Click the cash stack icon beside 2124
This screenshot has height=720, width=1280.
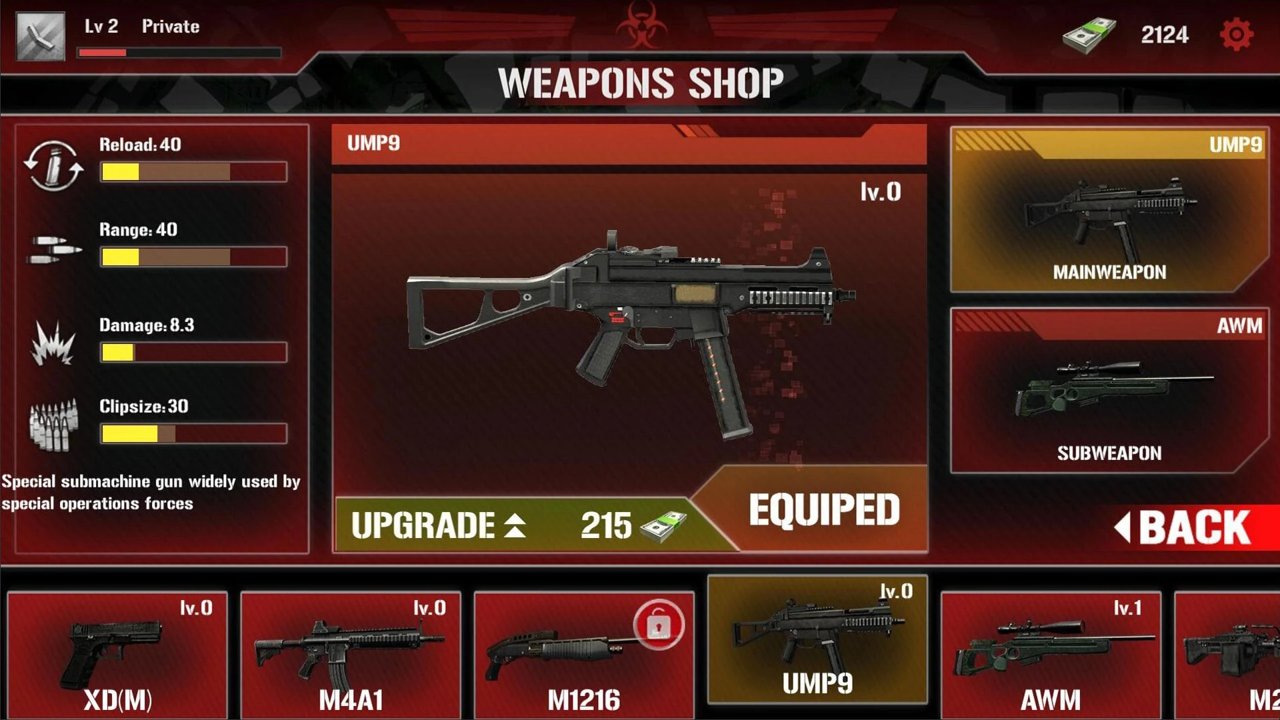point(1089,36)
